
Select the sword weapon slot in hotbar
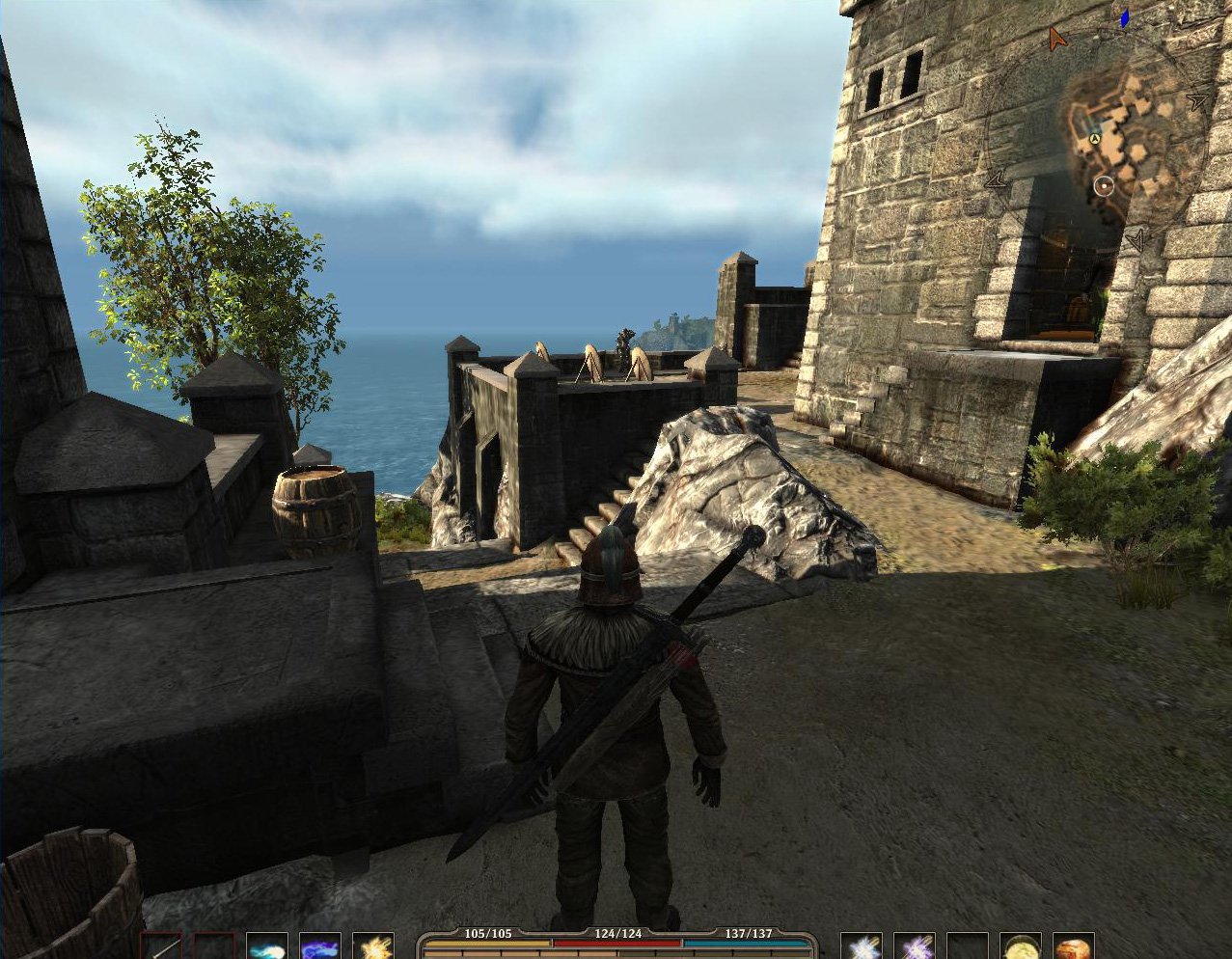click(x=162, y=947)
